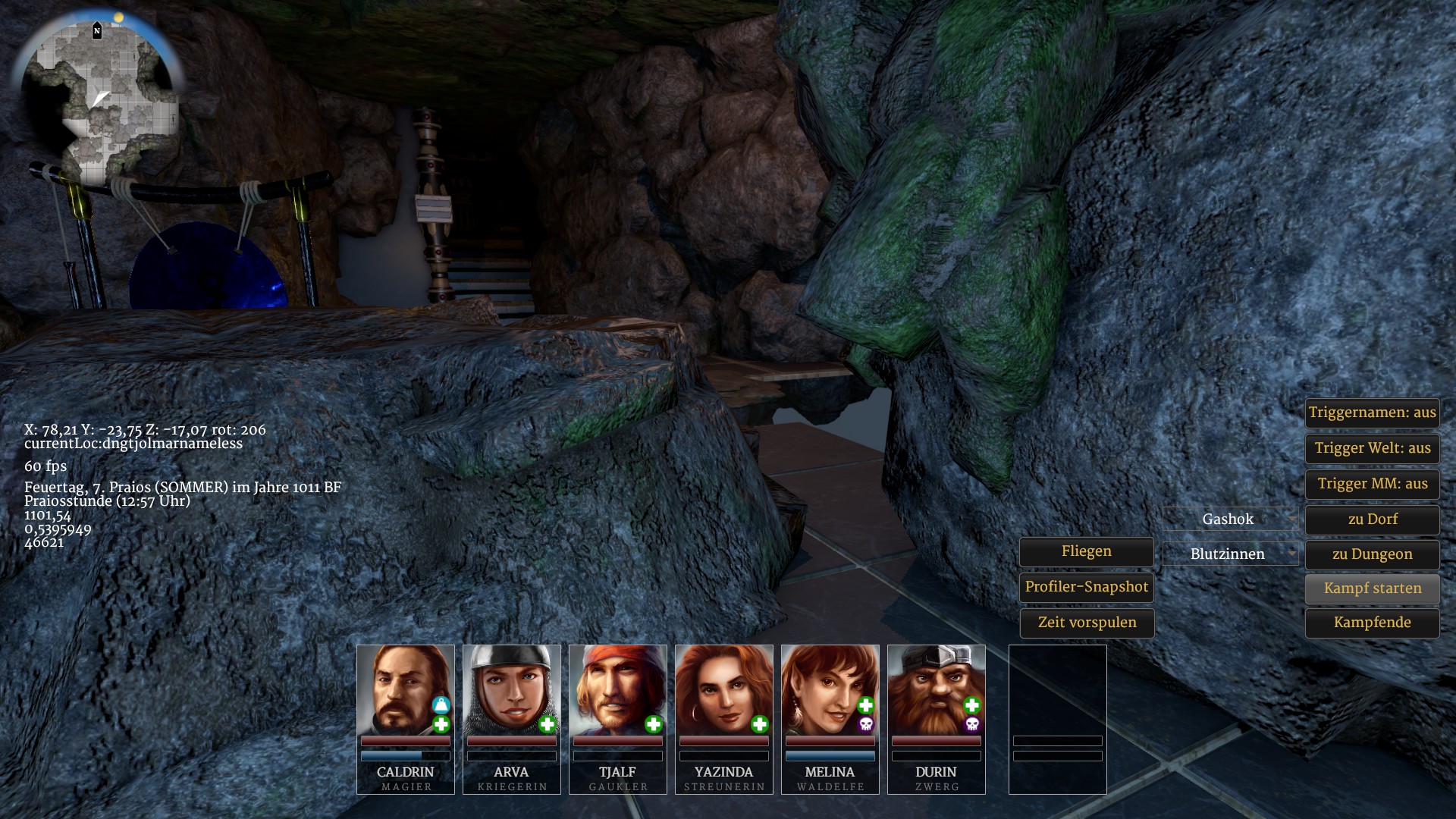The width and height of the screenshot is (1456, 819).
Task: Toggle the Triggernamen debug button
Action: [x=1372, y=413]
